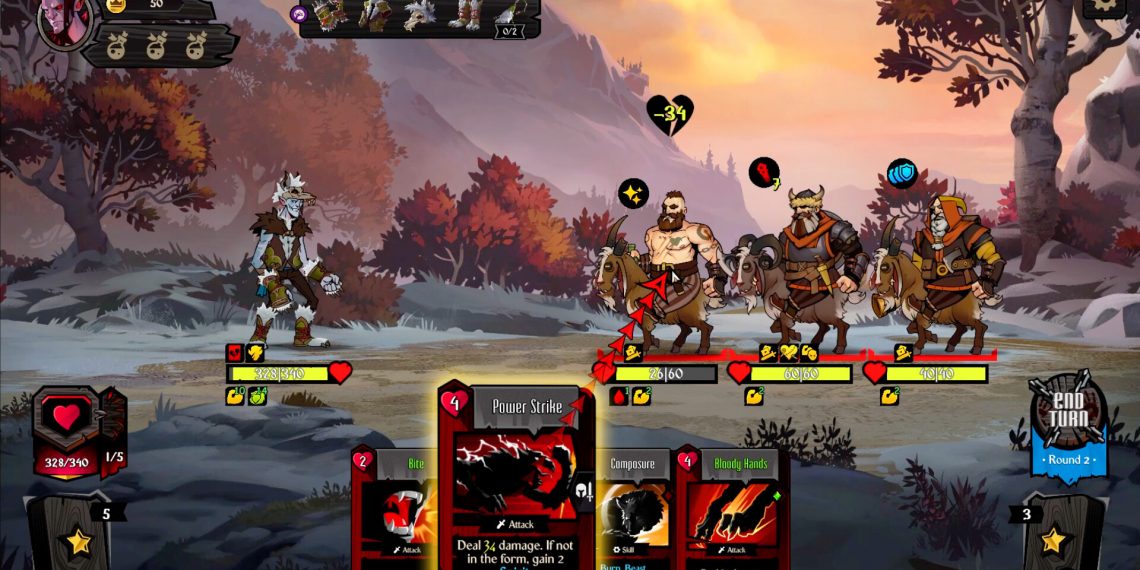Viewport: 1140px width, 570px height.
Task: Open the discard pile with 3 cards
Action: [x=1056, y=535]
